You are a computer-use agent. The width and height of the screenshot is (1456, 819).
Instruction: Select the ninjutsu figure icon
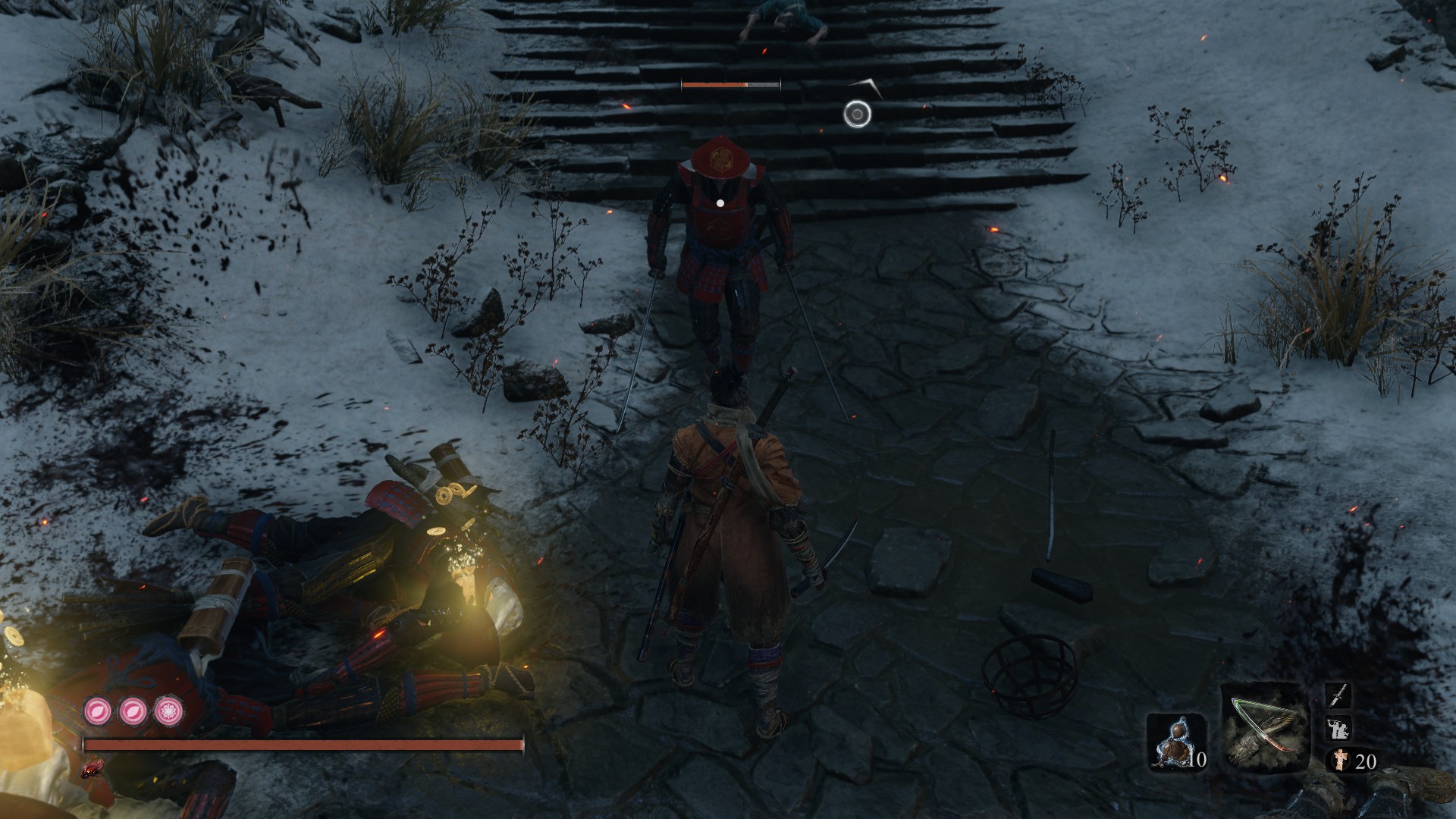click(1337, 728)
